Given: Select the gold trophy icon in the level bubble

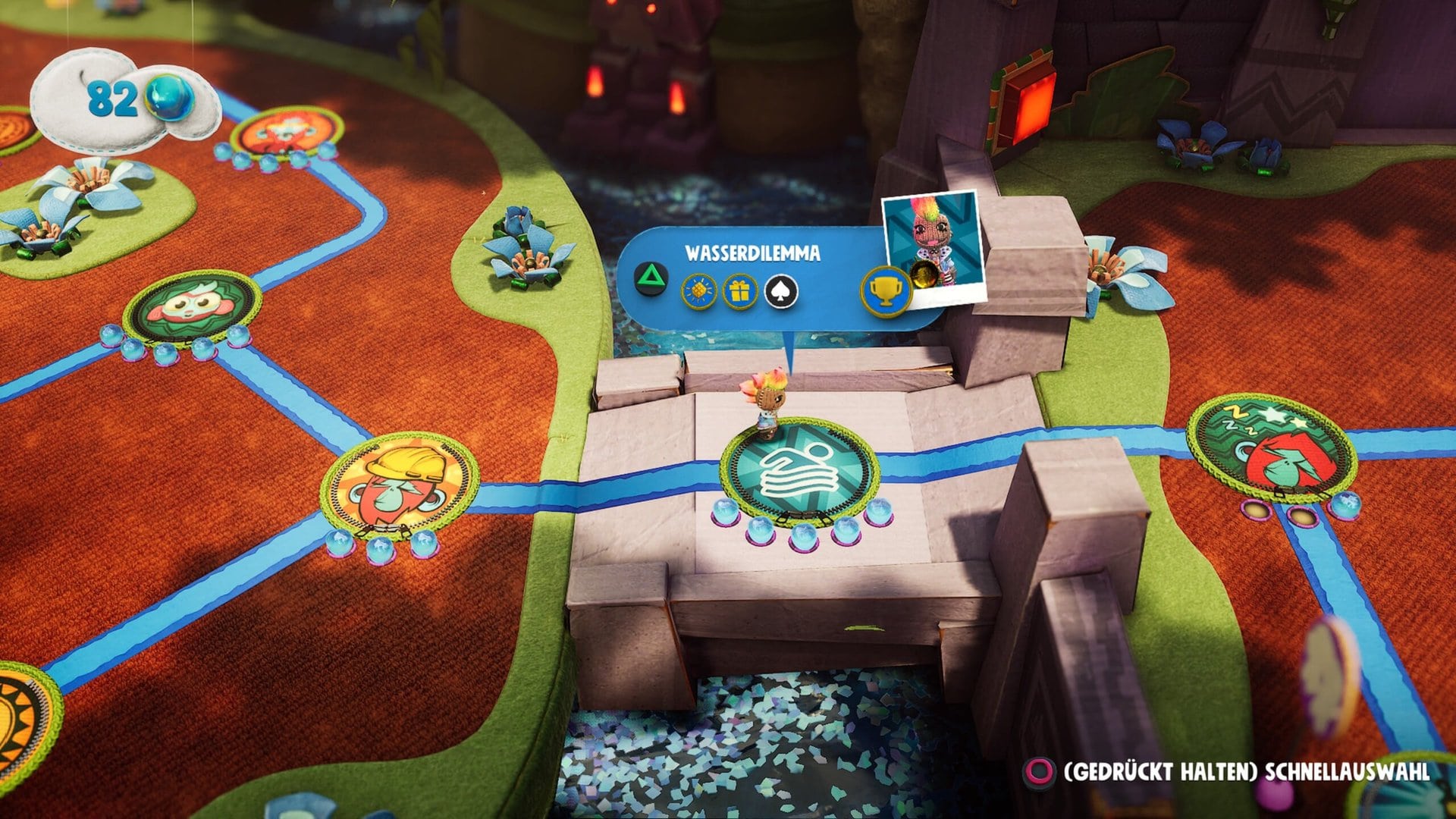Looking at the screenshot, I should [x=885, y=290].
